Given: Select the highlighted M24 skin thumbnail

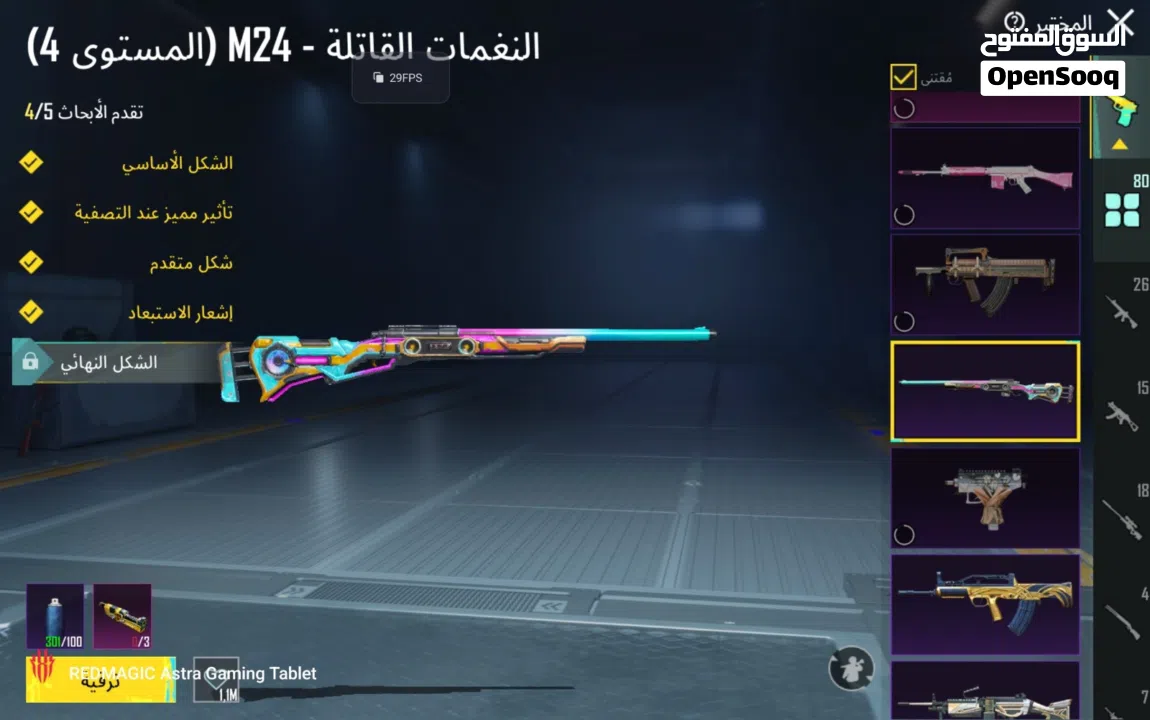Looking at the screenshot, I should pyautogui.click(x=985, y=391).
